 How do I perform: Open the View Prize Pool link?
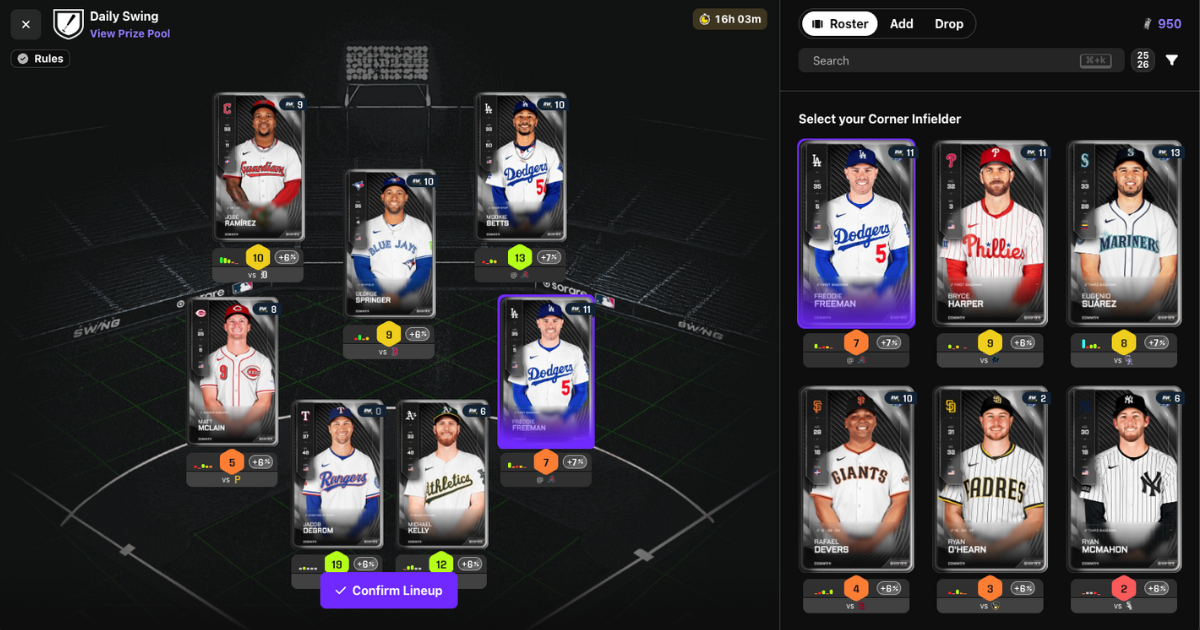coord(130,34)
